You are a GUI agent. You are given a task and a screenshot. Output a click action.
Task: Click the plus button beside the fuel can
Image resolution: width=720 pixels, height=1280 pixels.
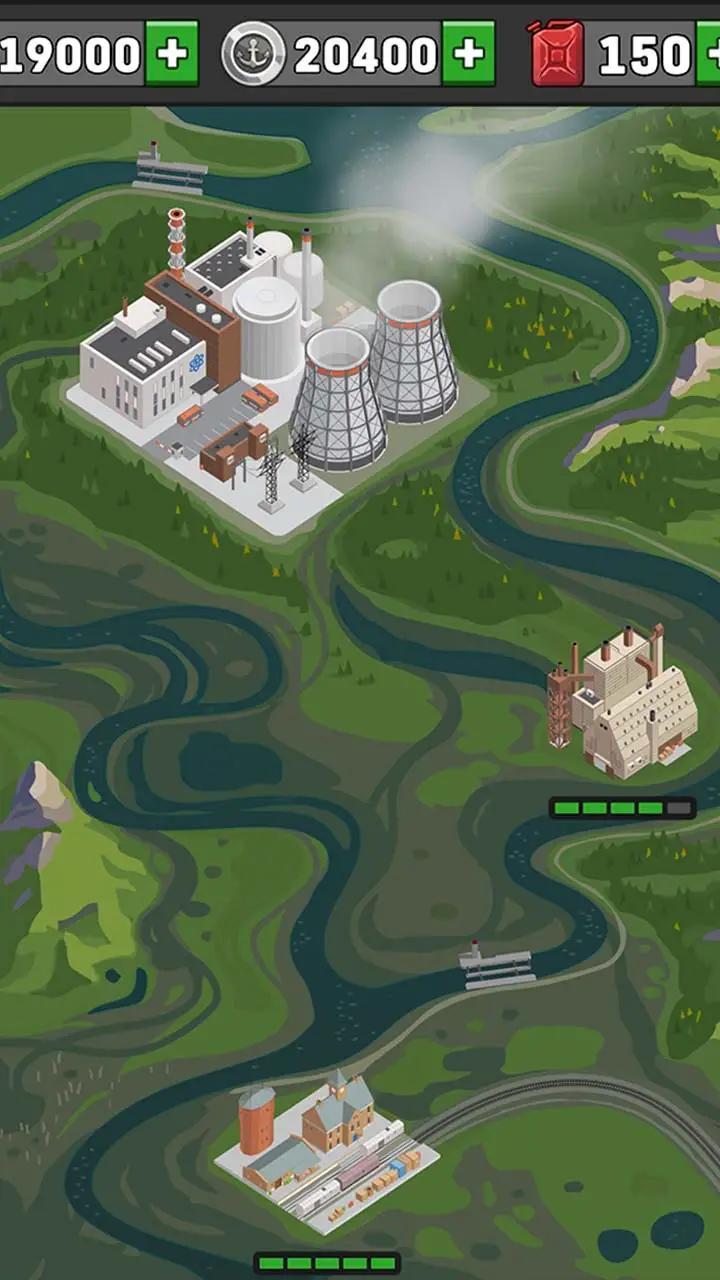tap(709, 54)
